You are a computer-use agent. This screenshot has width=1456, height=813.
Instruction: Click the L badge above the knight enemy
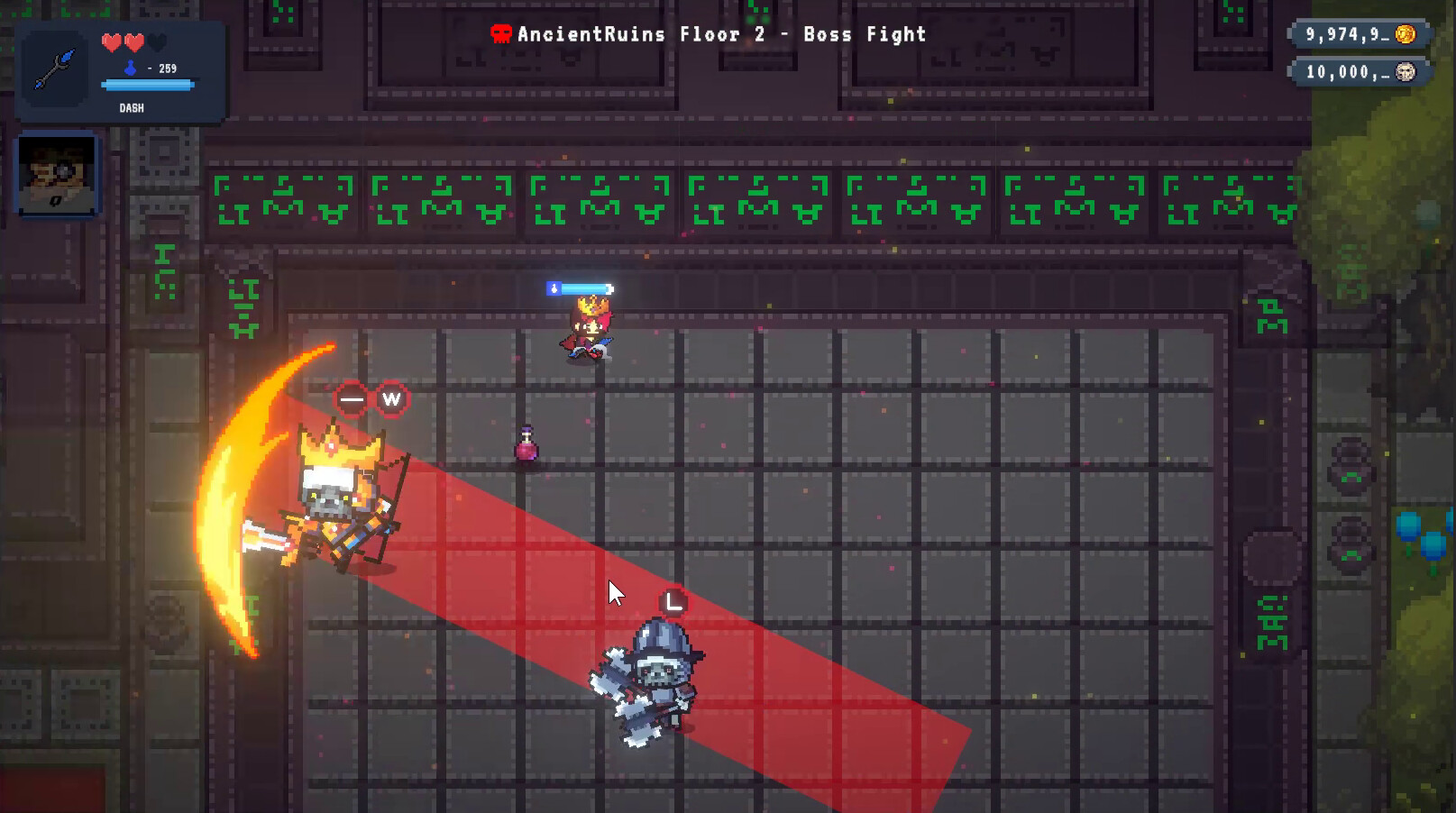(672, 600)
